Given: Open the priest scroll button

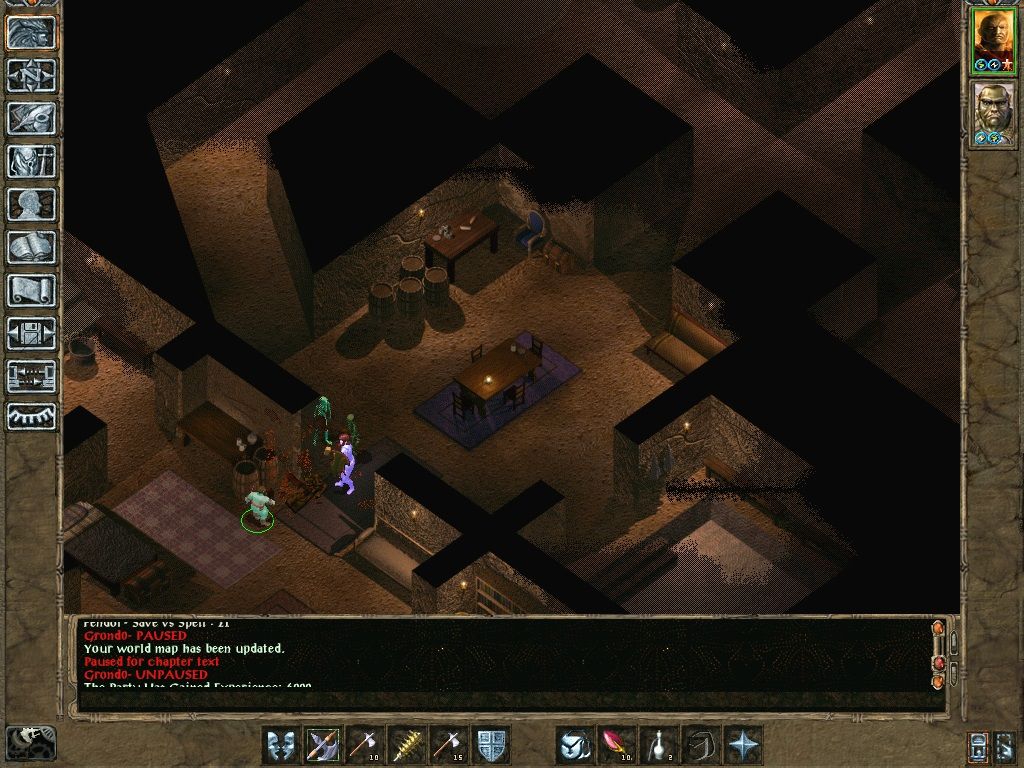Looking at the screenshot, I should click(x=31, y=290).
